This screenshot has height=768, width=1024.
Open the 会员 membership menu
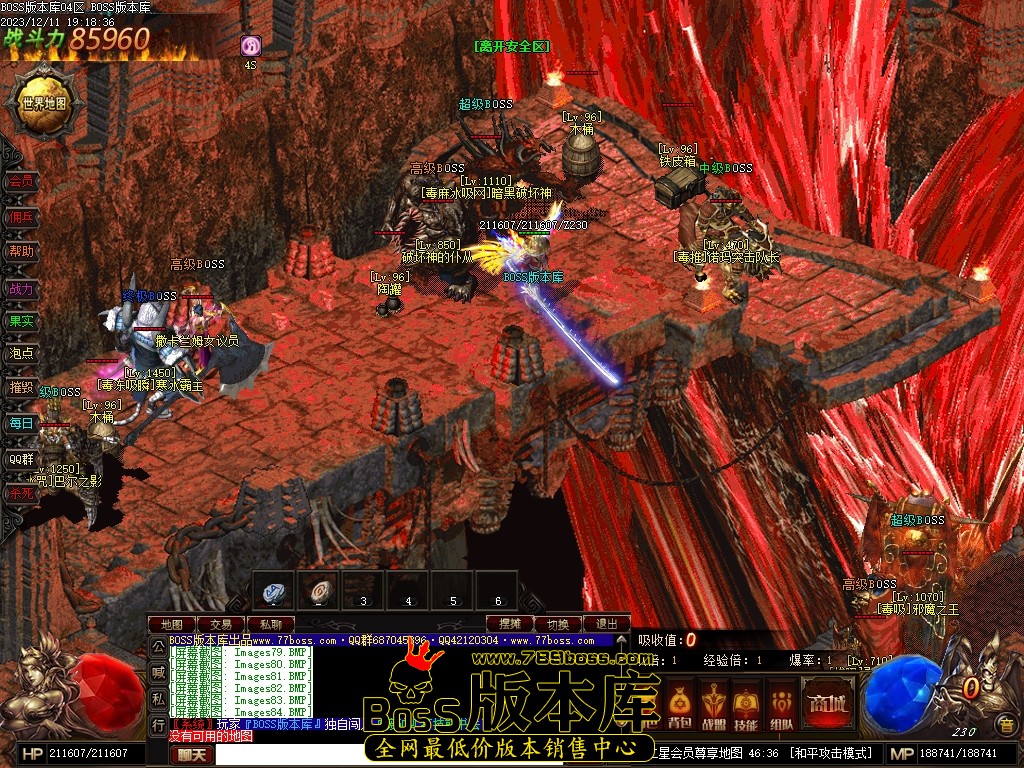tap(21, 181)
